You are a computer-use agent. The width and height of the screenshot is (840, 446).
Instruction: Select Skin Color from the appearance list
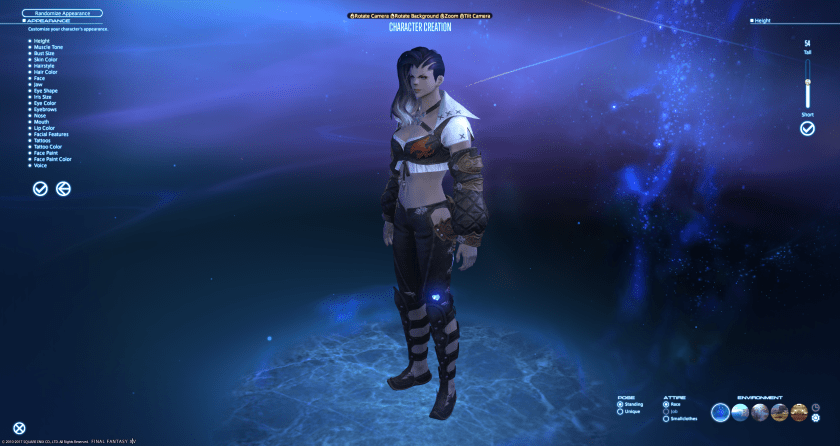pyautogui.click(x=44, y=59)
